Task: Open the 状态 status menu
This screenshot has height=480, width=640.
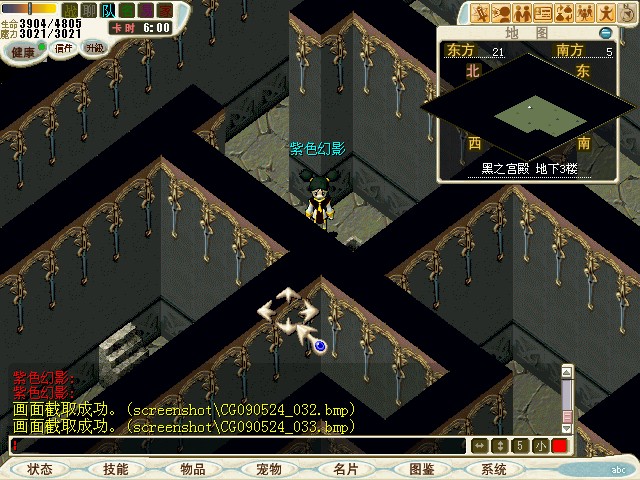Action: (x=40, y=469)
